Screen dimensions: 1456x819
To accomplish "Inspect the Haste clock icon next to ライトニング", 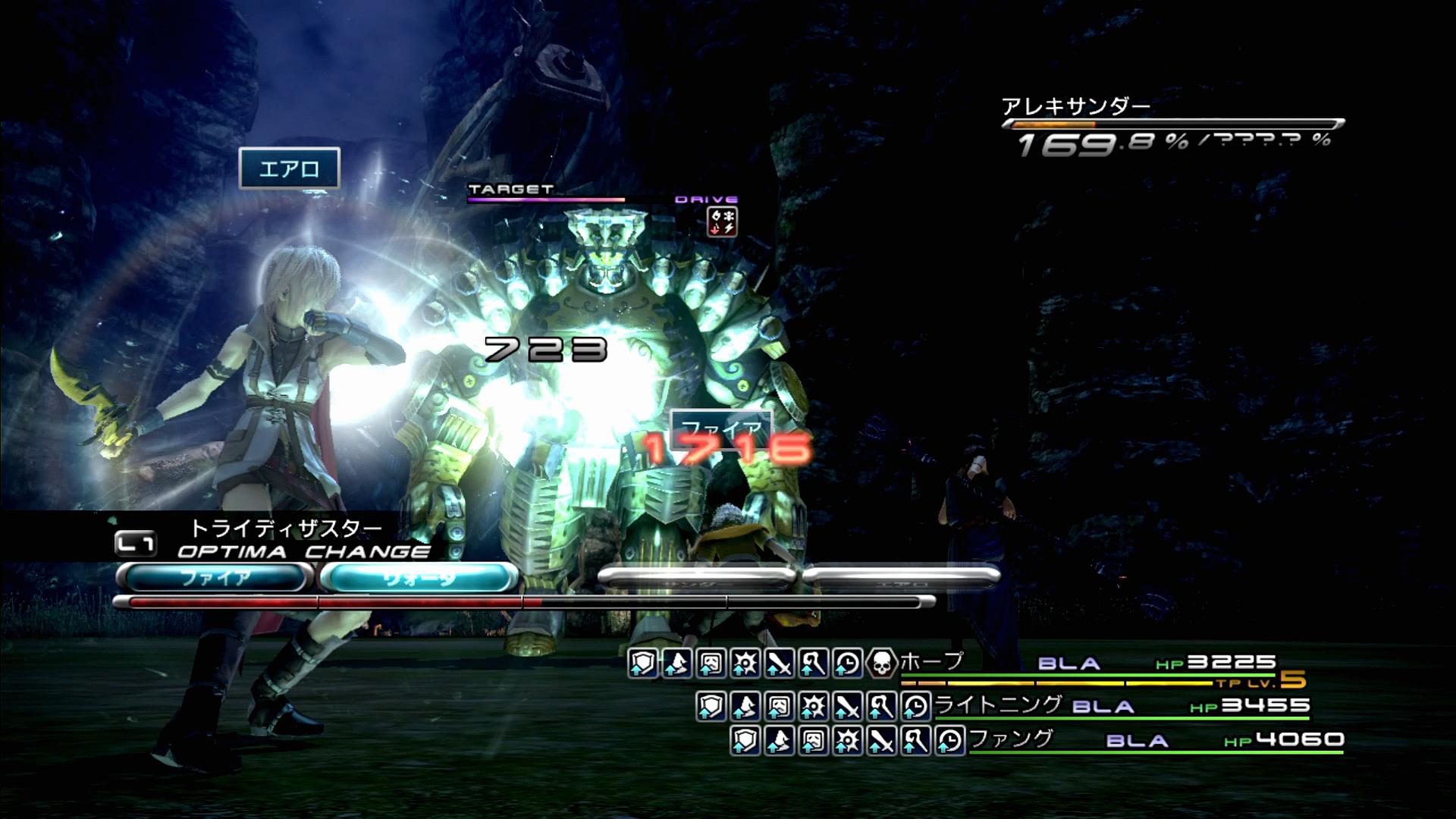I will [x=916, y=707].
